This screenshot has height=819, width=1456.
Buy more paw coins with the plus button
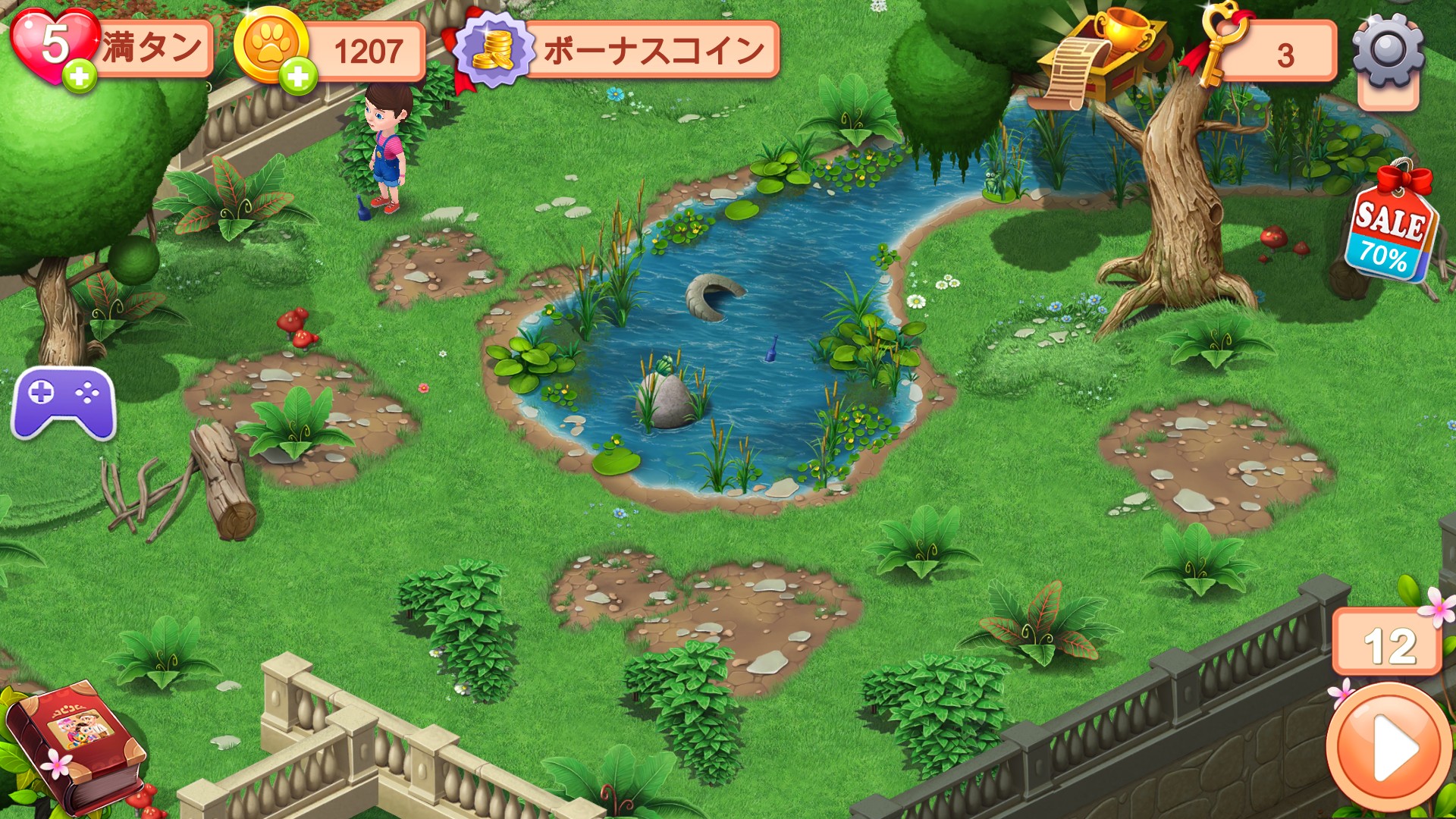[298, 76]
